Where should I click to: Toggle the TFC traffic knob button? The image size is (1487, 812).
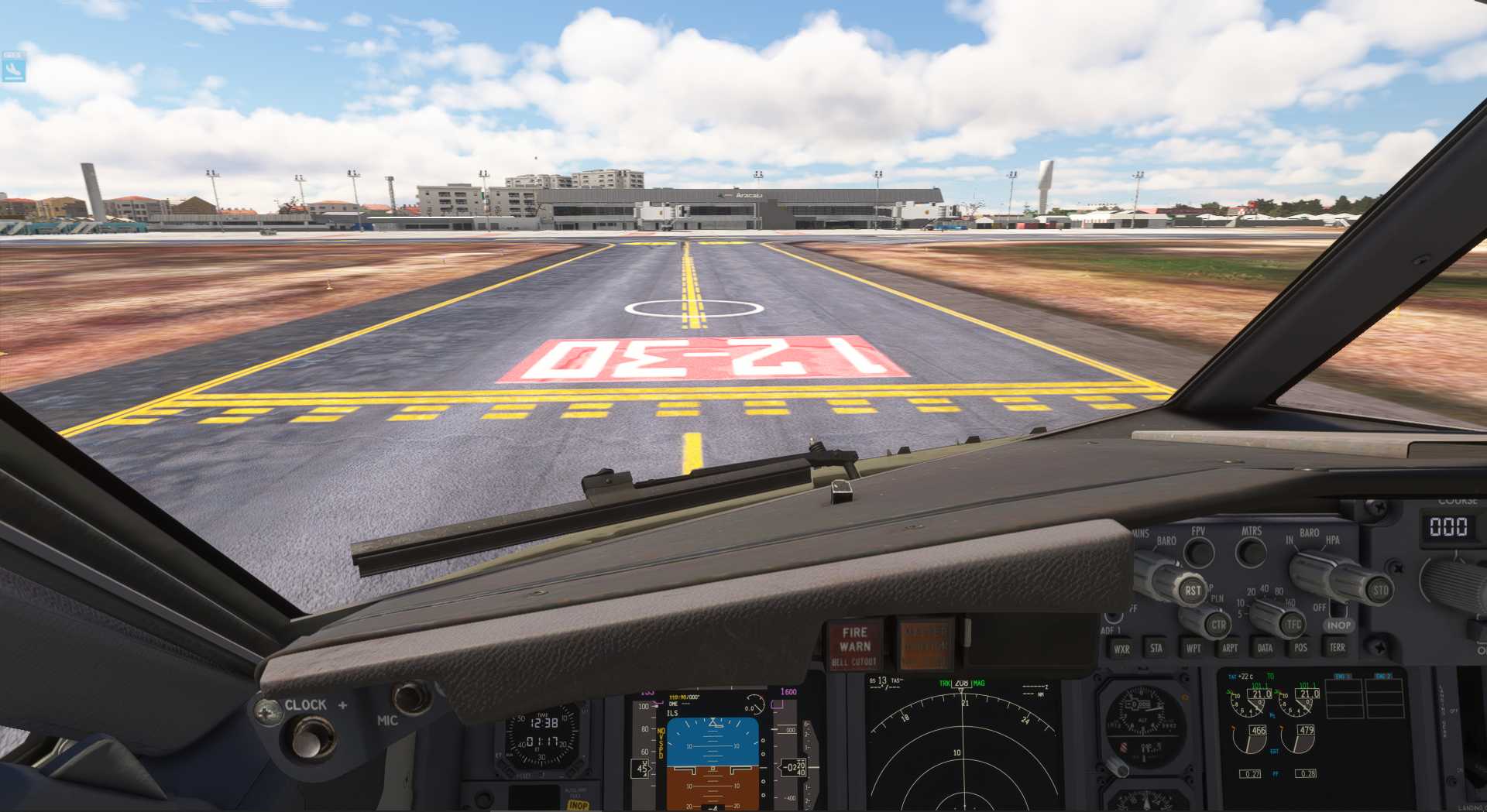point(1293,623)
